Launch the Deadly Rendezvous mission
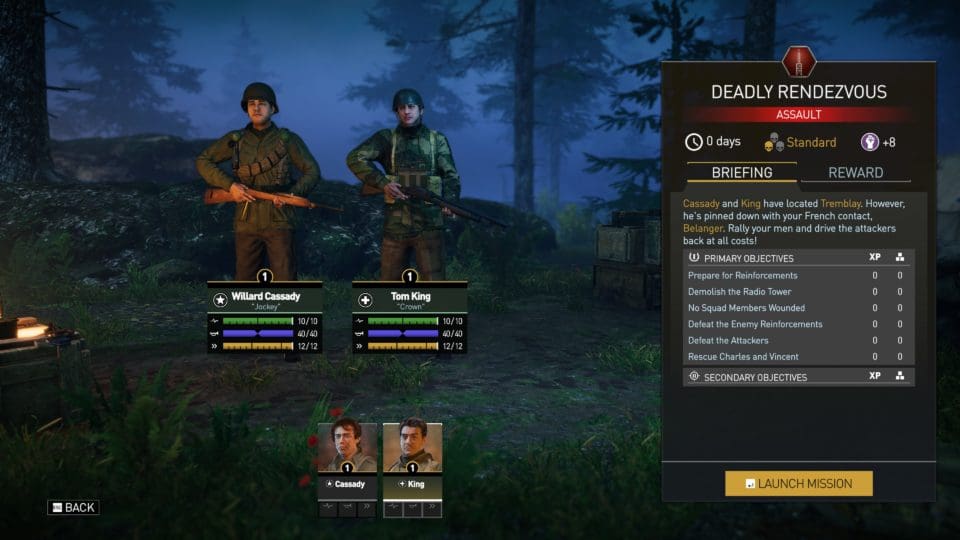 pos(798,484)
